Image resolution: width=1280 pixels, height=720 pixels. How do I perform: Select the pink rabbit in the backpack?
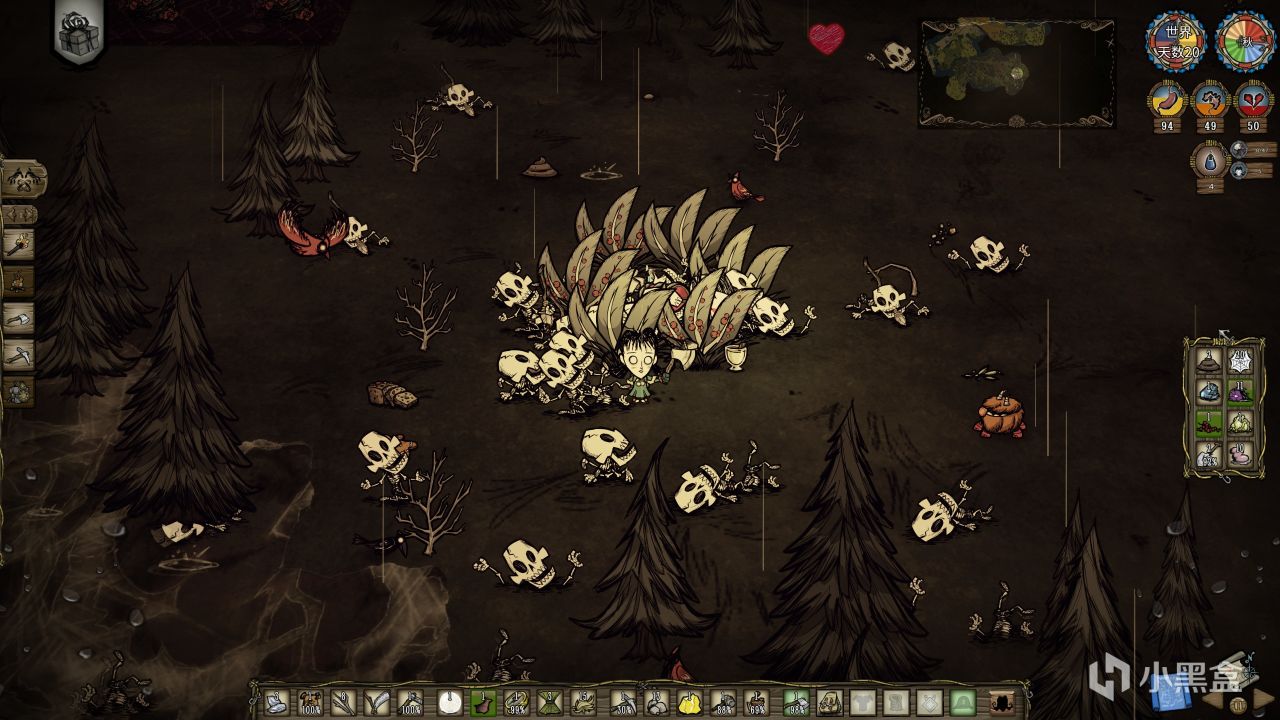point(1240,455)
